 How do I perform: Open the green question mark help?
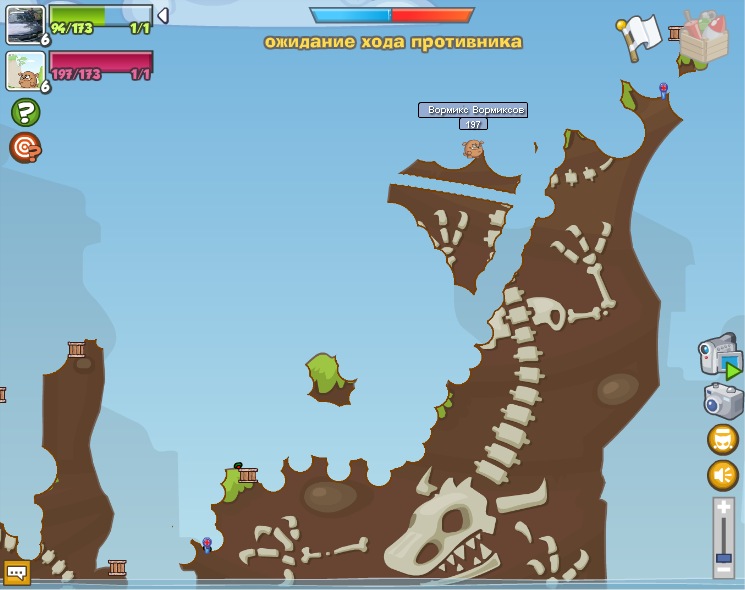25,112
